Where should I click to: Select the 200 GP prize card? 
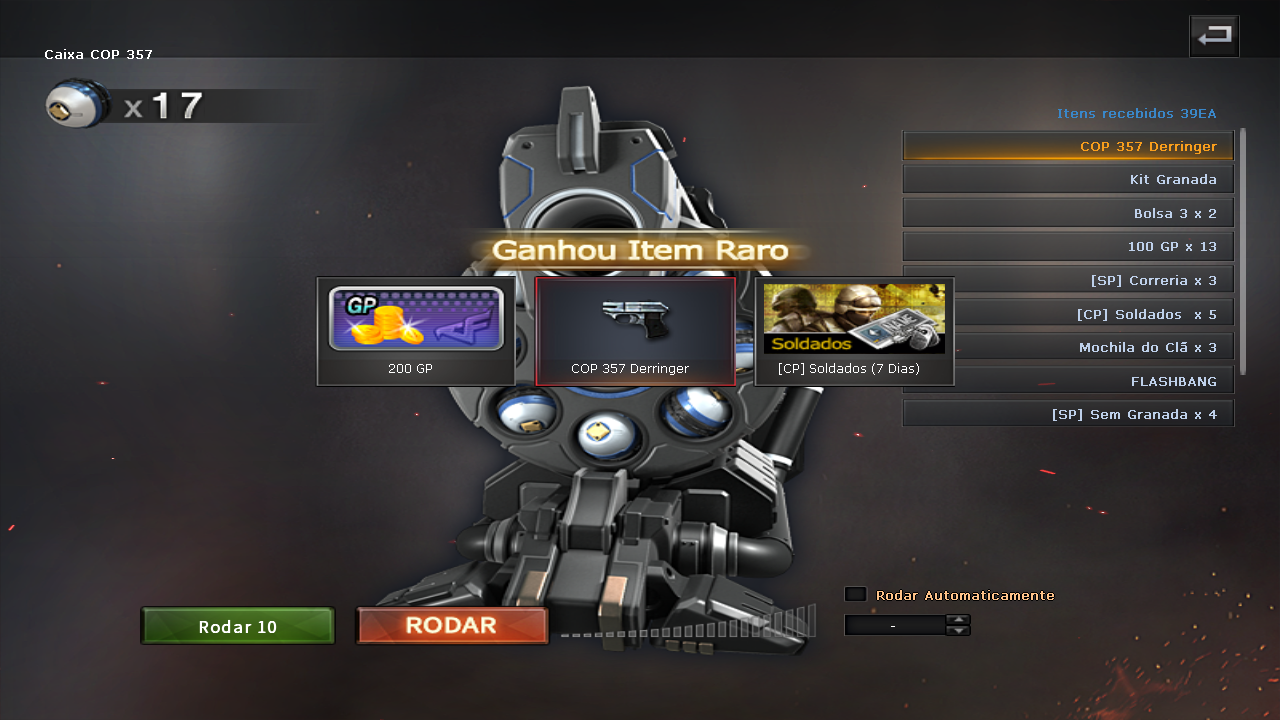click(416, 331)
